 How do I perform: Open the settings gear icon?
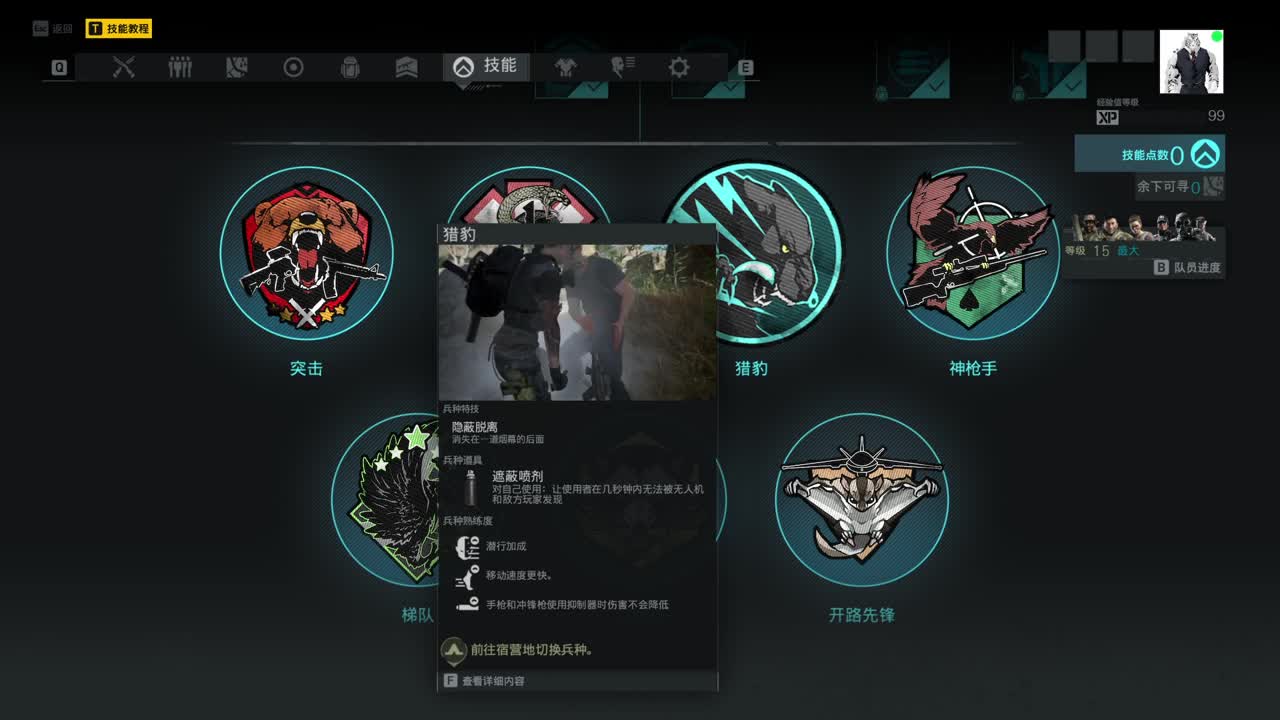(x=679, y=67)
